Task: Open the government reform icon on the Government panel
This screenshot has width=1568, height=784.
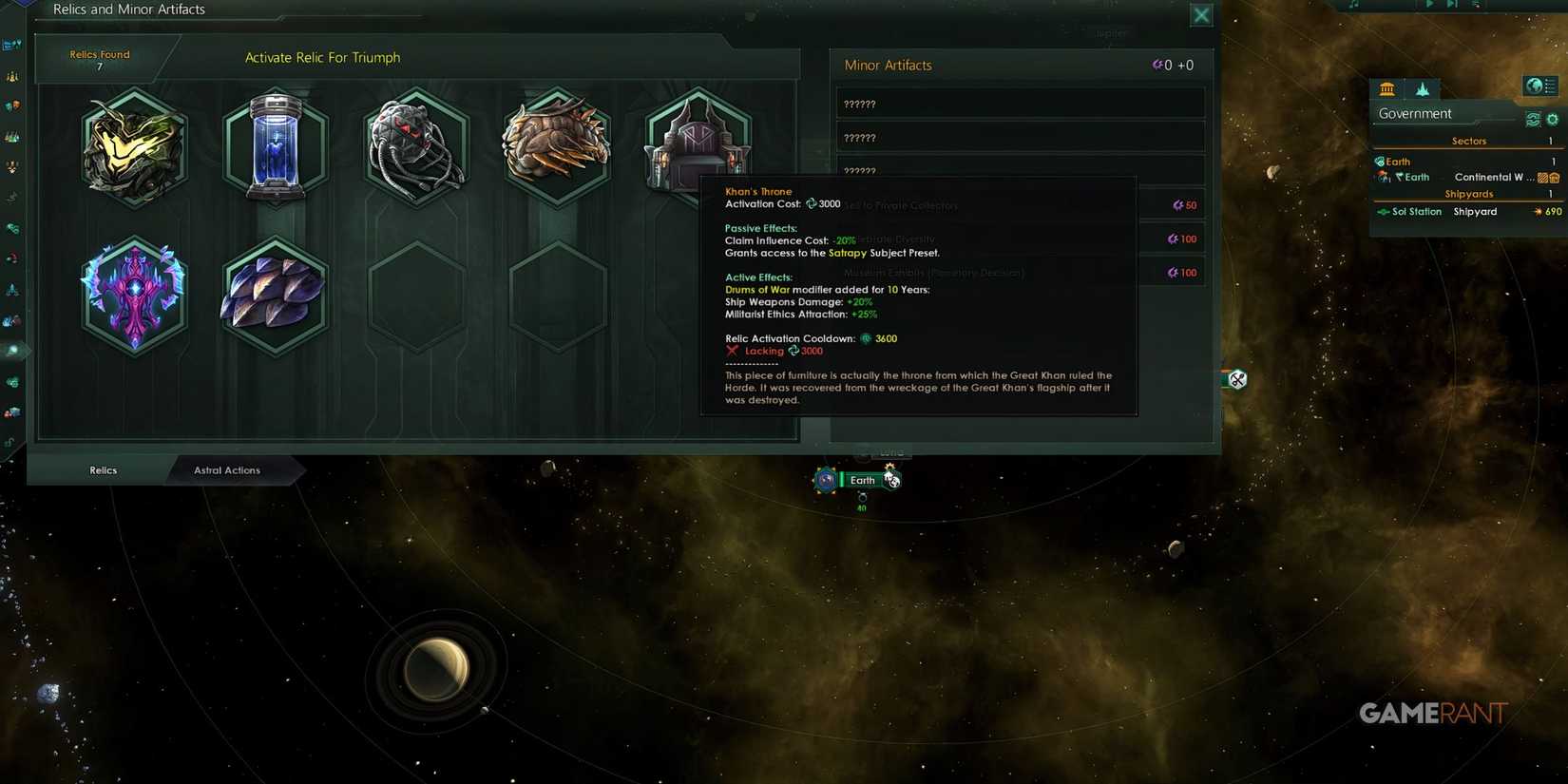Action: coord(1532,120)
